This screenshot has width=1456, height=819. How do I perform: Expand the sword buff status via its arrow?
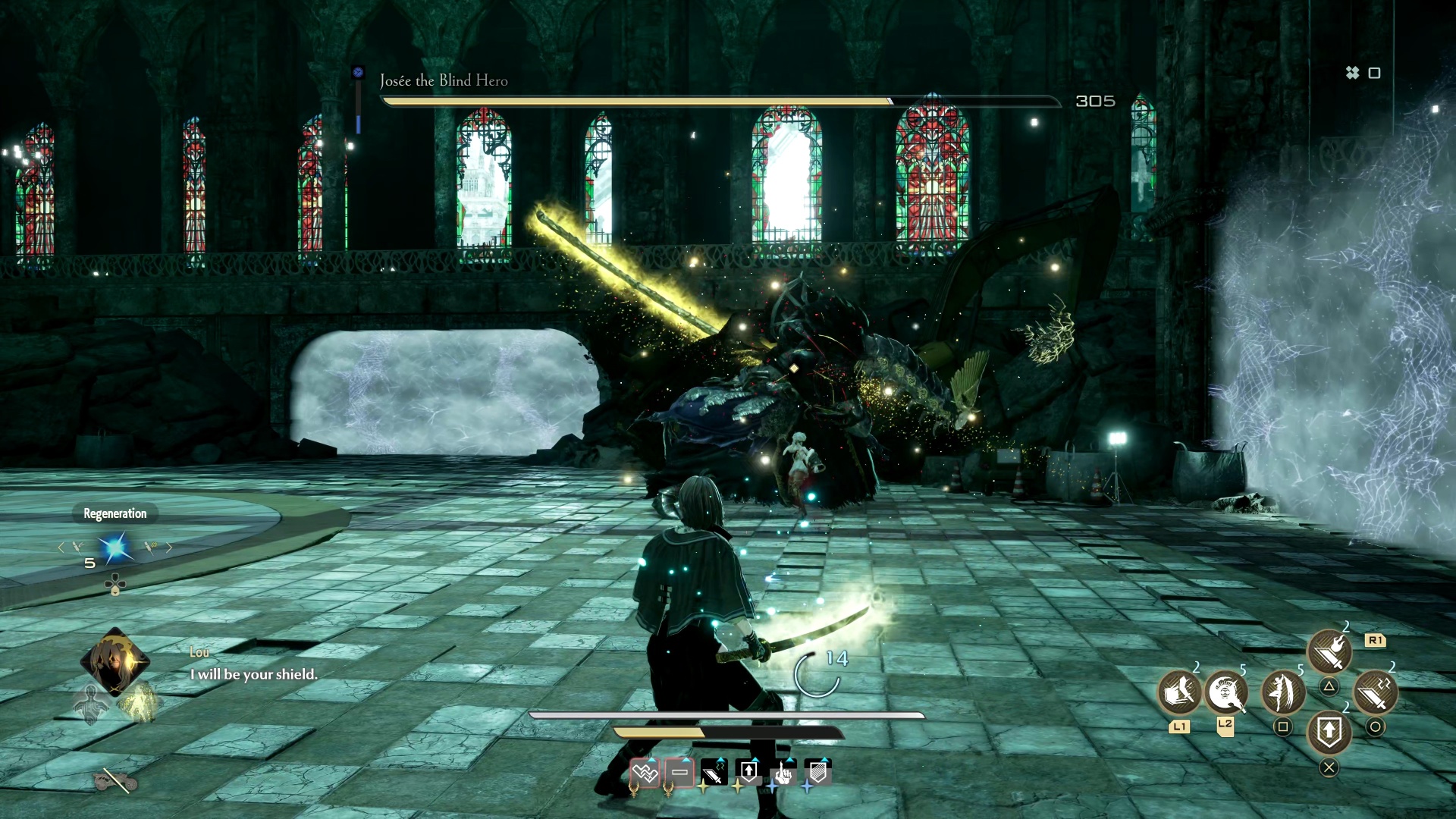[x=720, y=759]
